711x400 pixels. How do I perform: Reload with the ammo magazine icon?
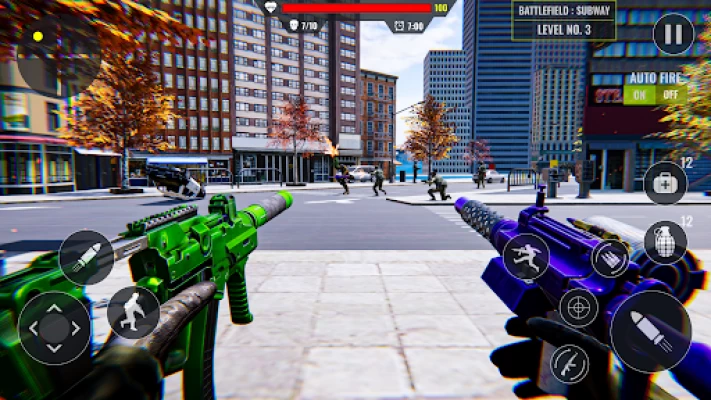pyautogui.click(x=610, y=258)
